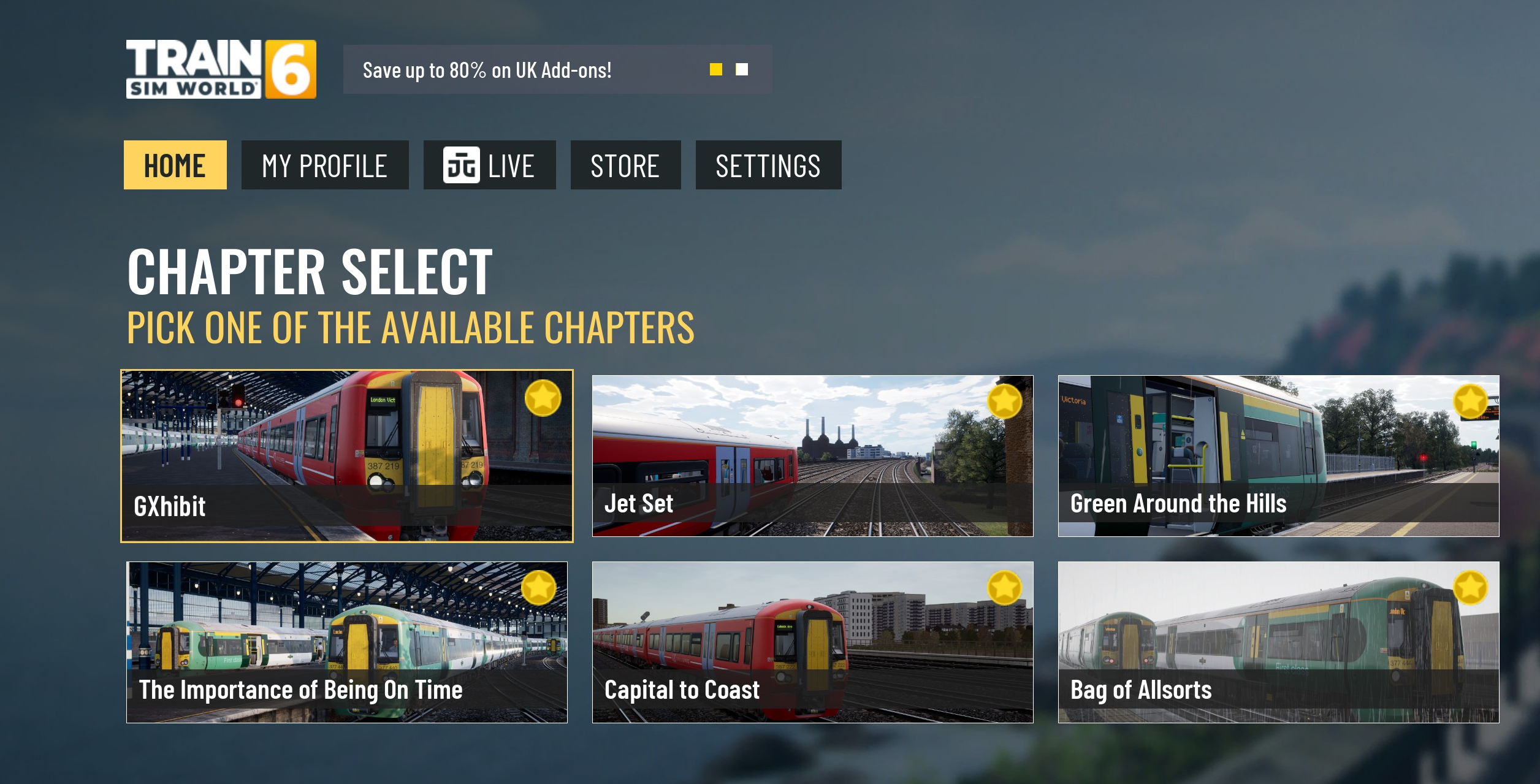Select The Importance of Being On Time
The image size is (1540, 784).
(x=347, y=642)
